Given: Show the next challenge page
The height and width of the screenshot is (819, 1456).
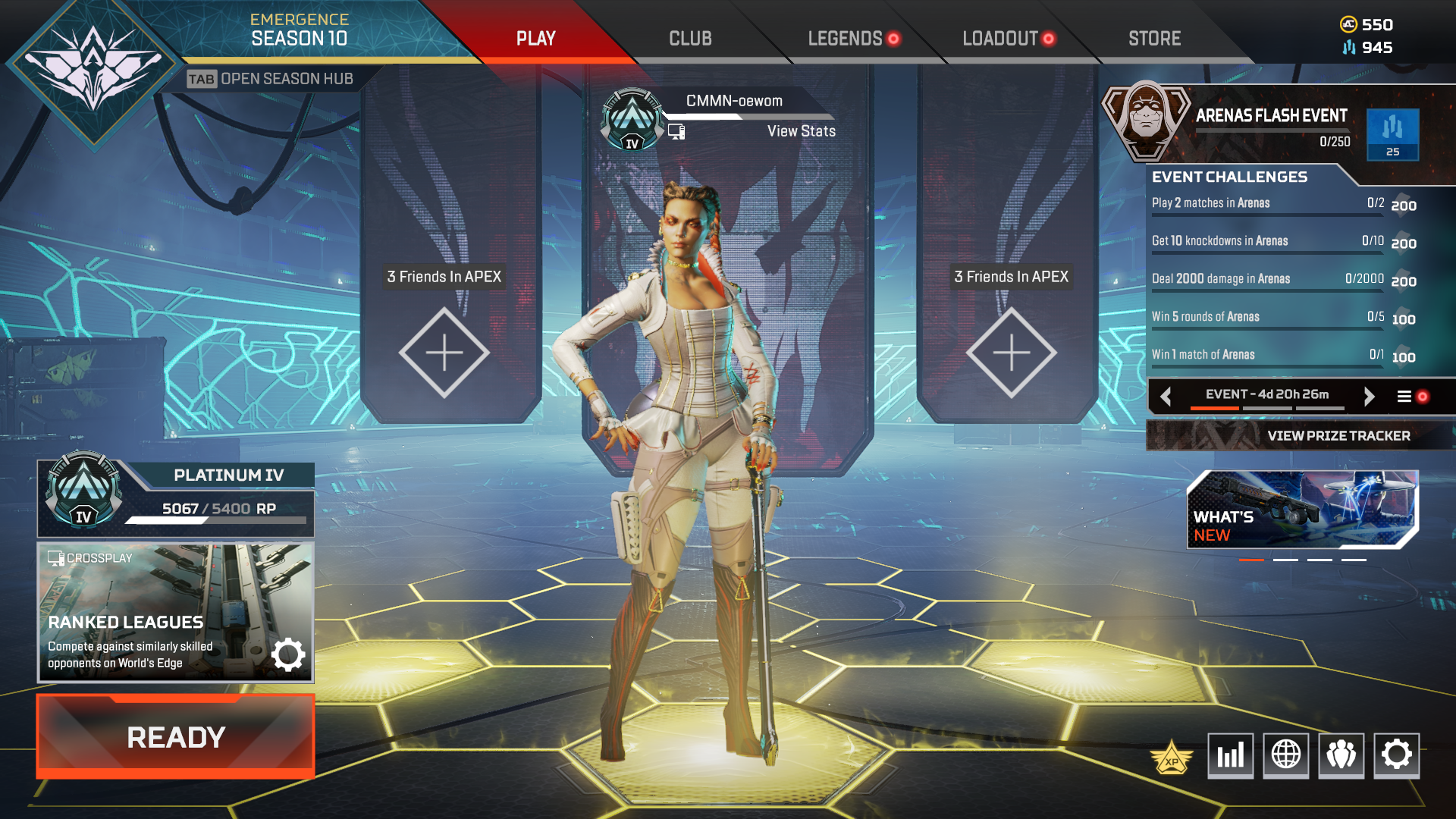Looking at the screenshot, I should point(1369,396).
